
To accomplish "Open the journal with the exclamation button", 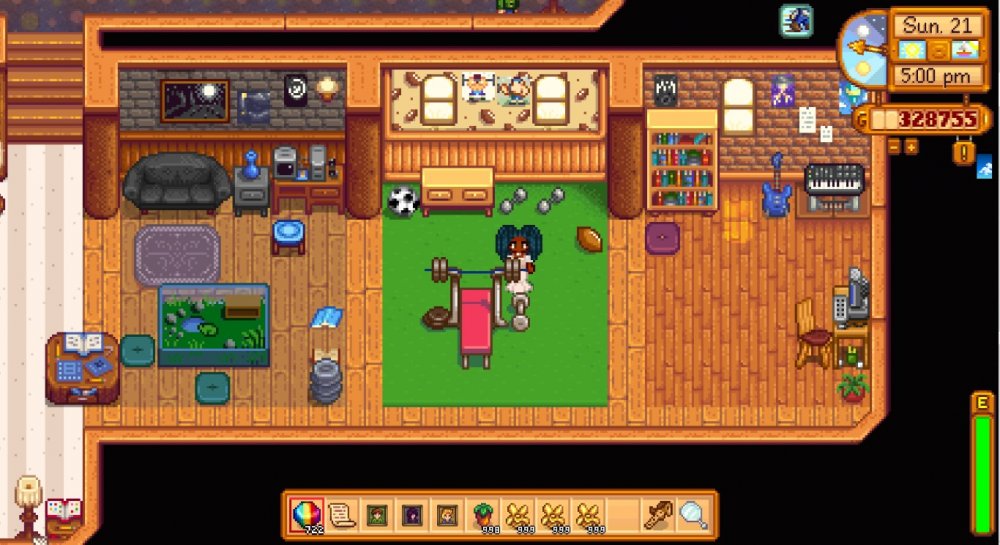I will tap(963, 153).
